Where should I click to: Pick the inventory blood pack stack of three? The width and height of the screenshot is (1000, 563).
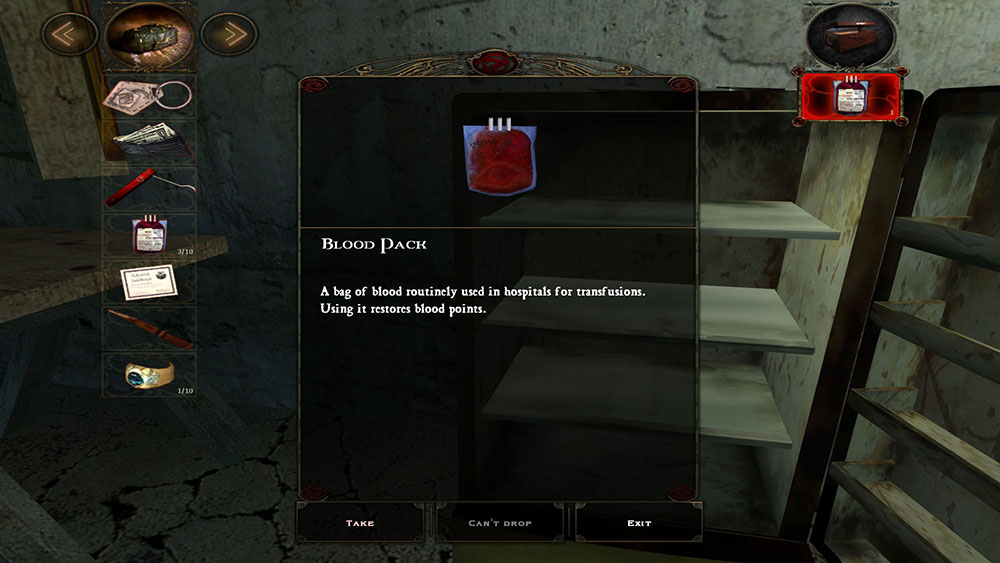tap(150, 236)
